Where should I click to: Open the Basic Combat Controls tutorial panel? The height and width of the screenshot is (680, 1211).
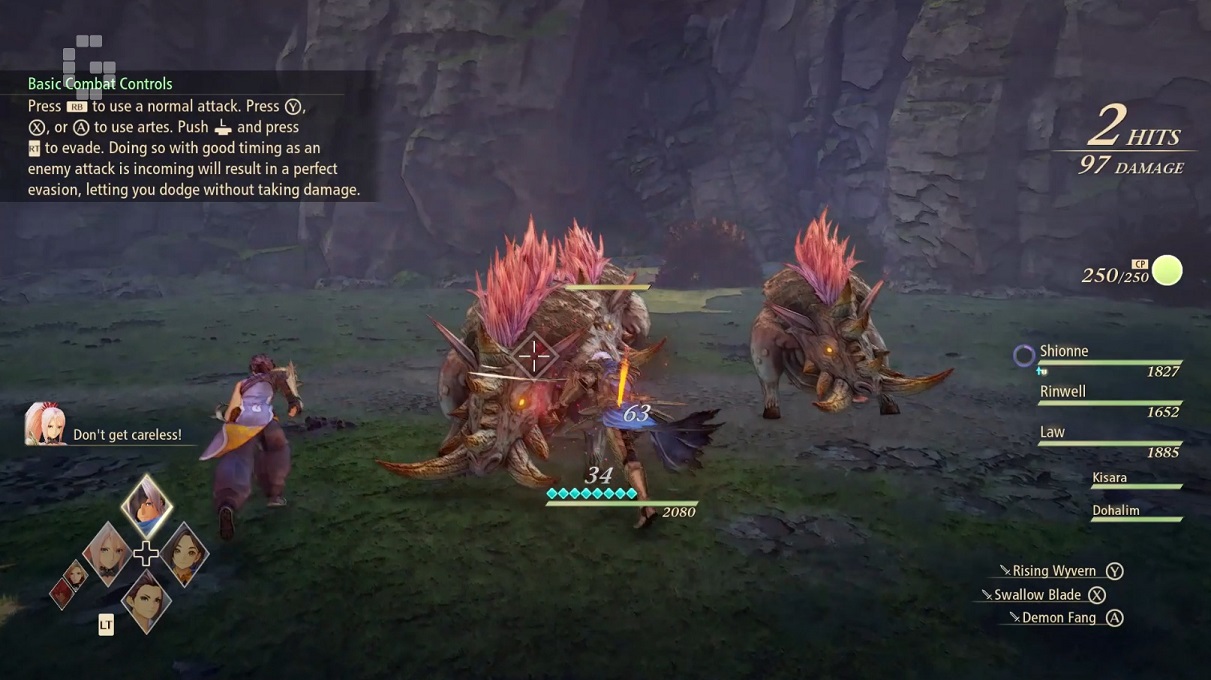188,136
